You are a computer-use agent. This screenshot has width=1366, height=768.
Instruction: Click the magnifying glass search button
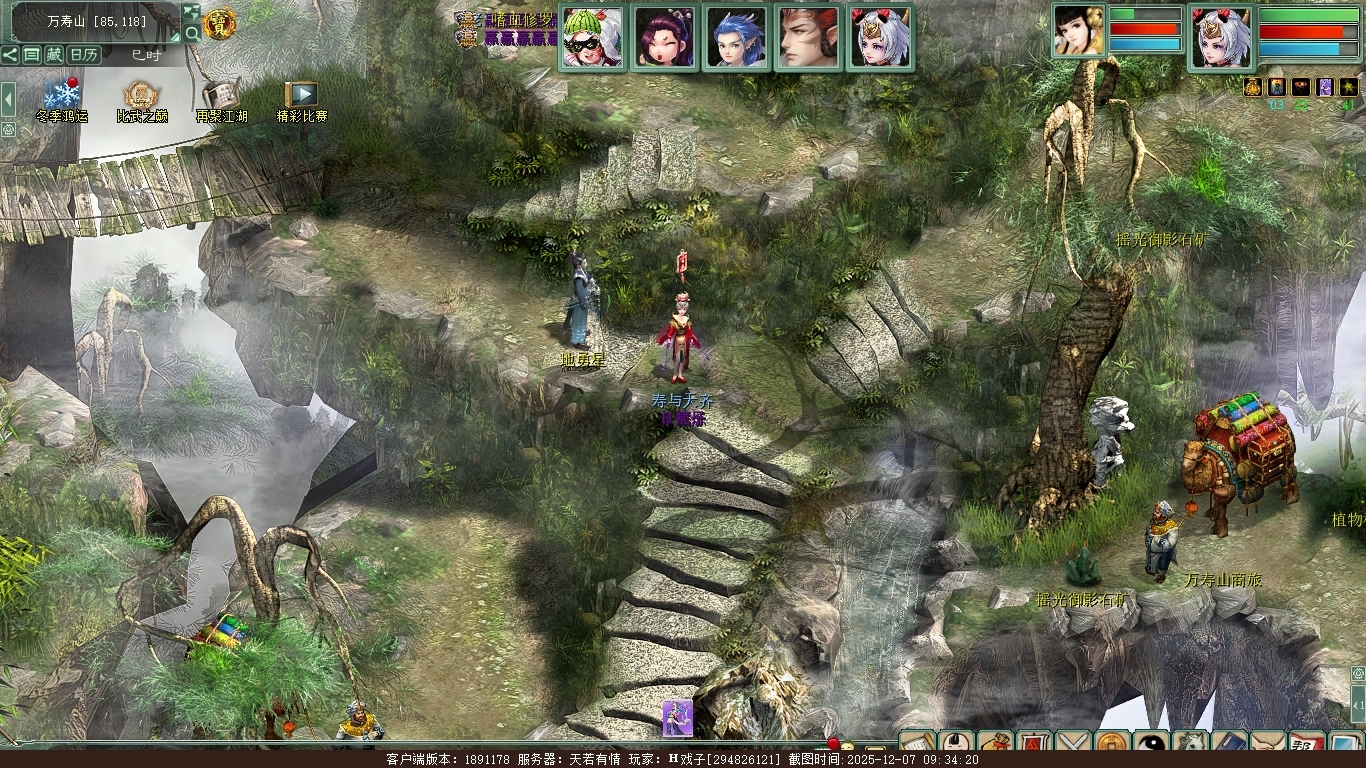(x=192, y=33)
